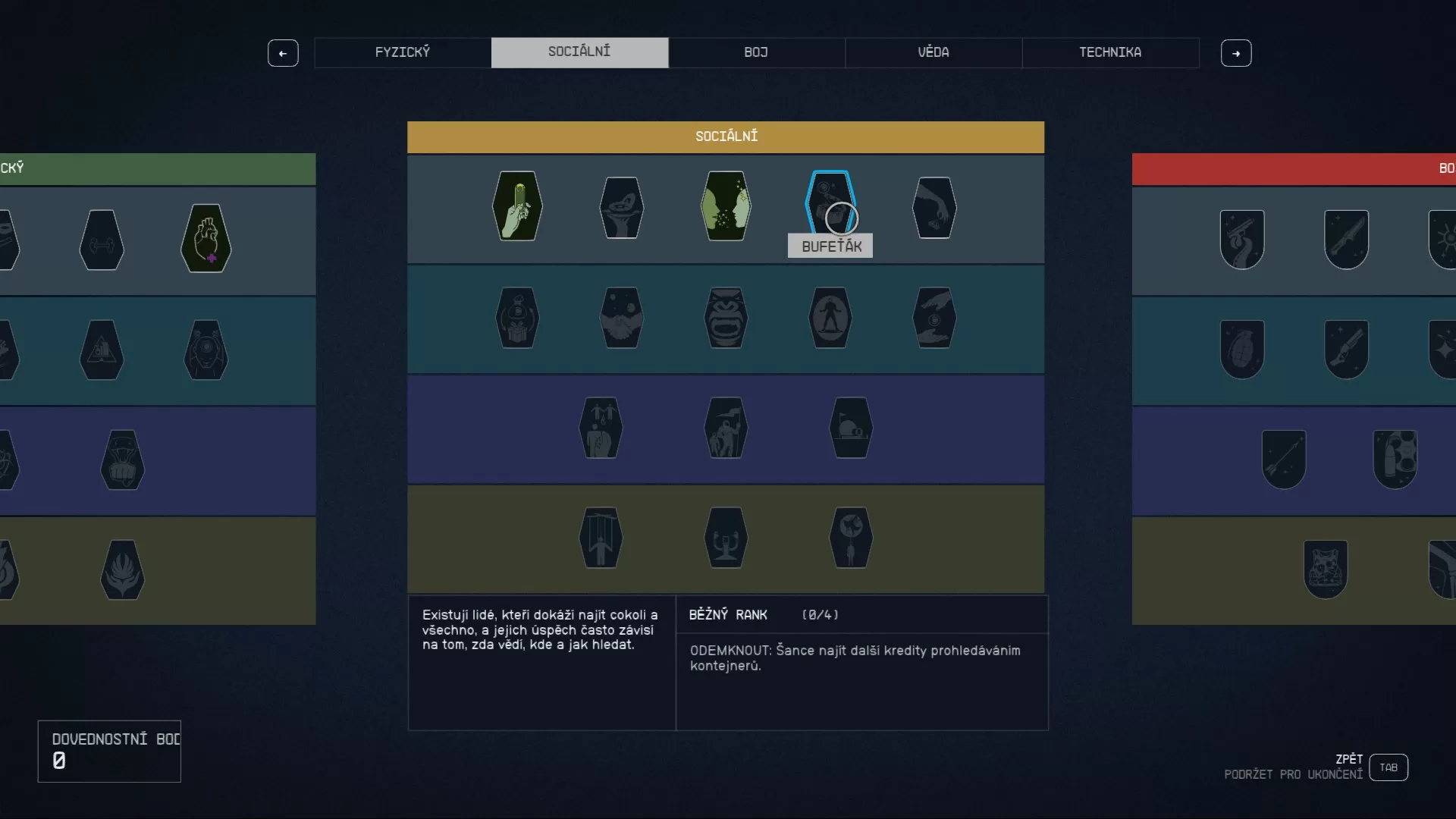This screenshot has width=1456, height=819.
Task: Choose the marionette puppet skill icon
Action: coord(601,538)
